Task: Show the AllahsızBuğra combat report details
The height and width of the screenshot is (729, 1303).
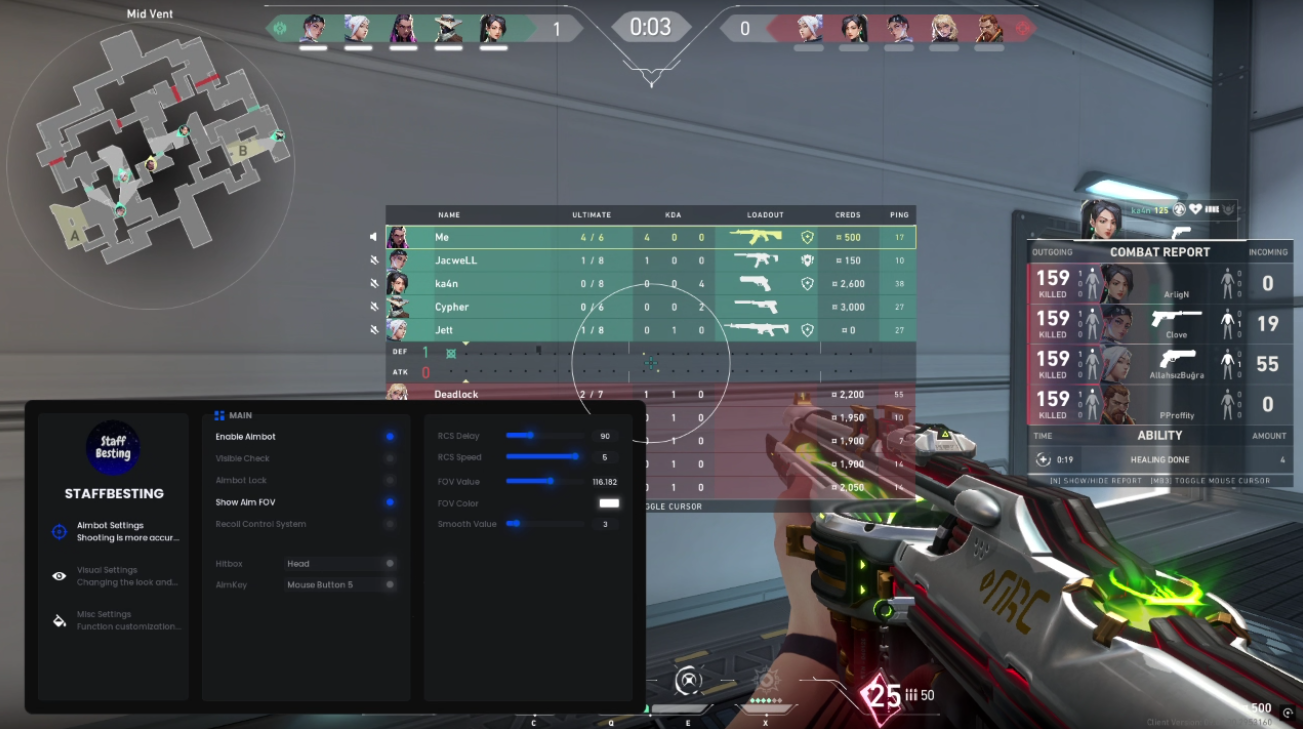Action: [1160, 364]
